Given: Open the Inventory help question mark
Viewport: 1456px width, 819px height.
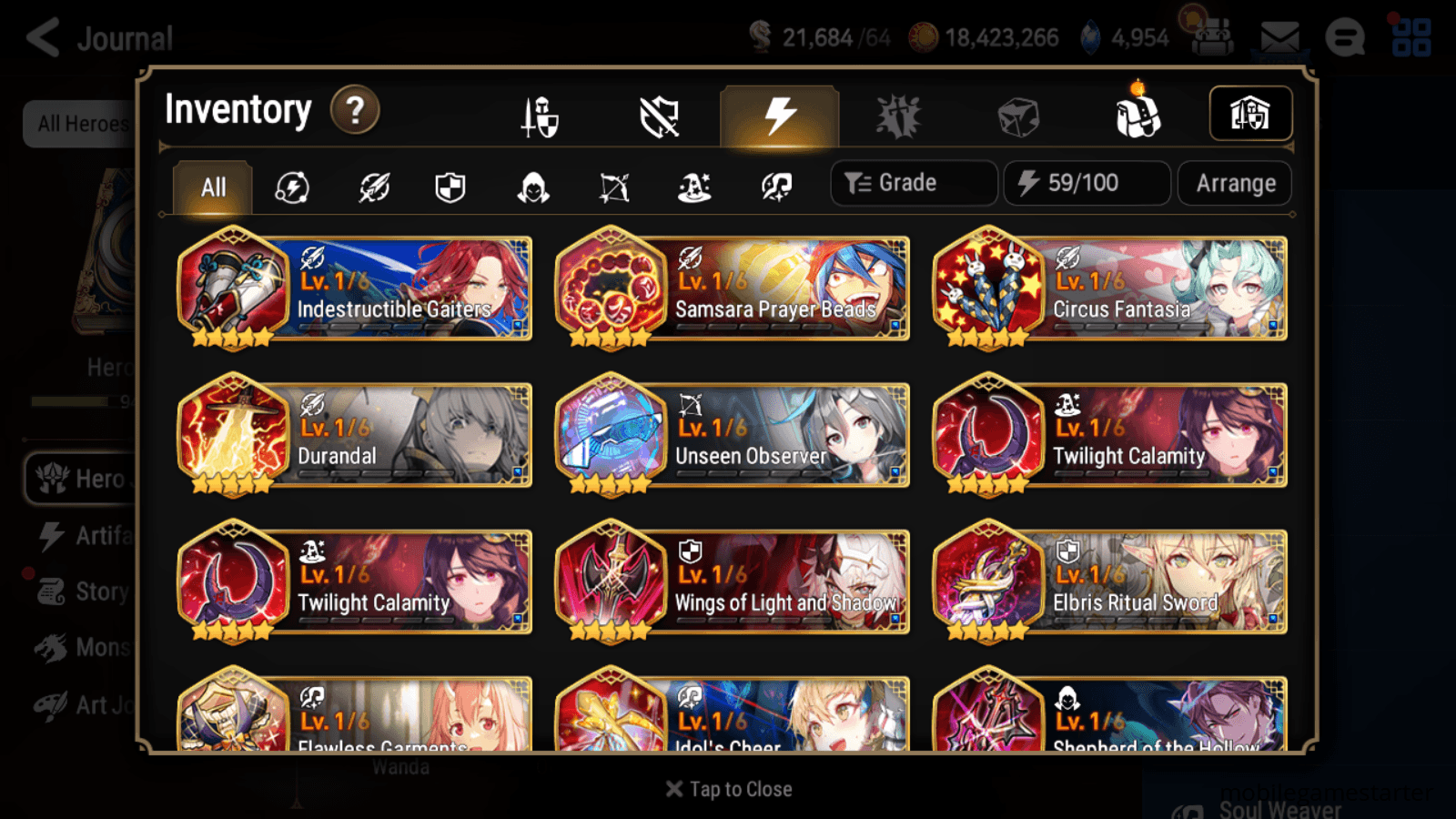Looking at the screenshot, I should 354,110.
